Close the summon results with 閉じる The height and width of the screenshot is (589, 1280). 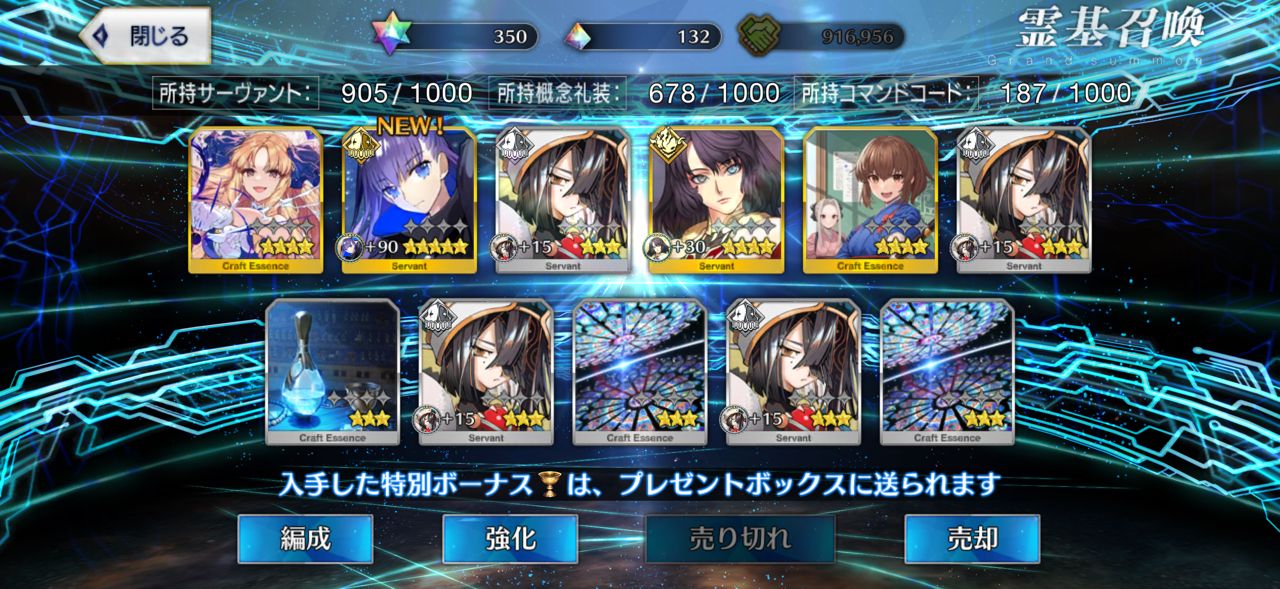coord(146,36)
